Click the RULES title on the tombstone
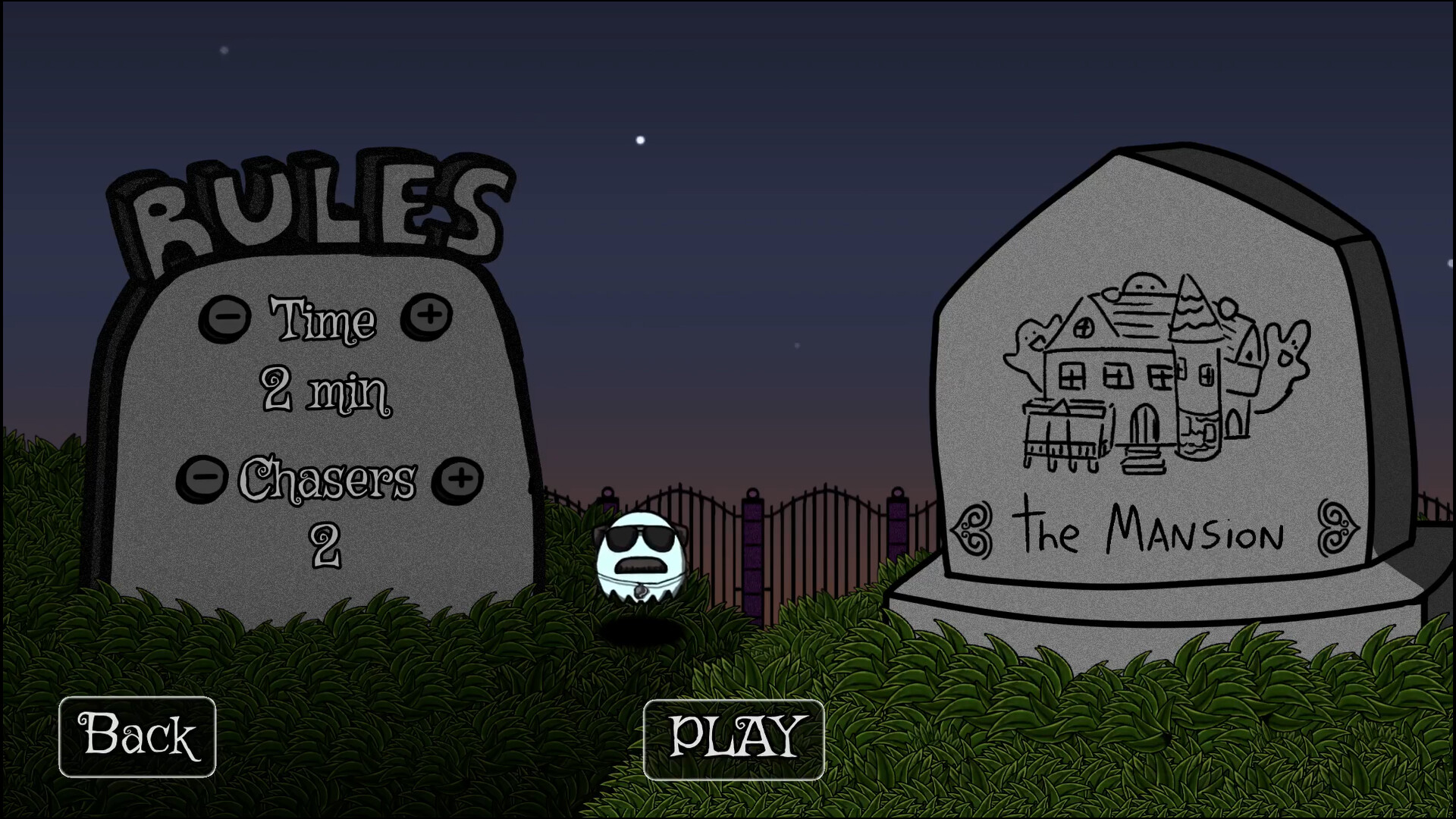The height and width of the screenshot is (819, 1456). click(311, 205)
